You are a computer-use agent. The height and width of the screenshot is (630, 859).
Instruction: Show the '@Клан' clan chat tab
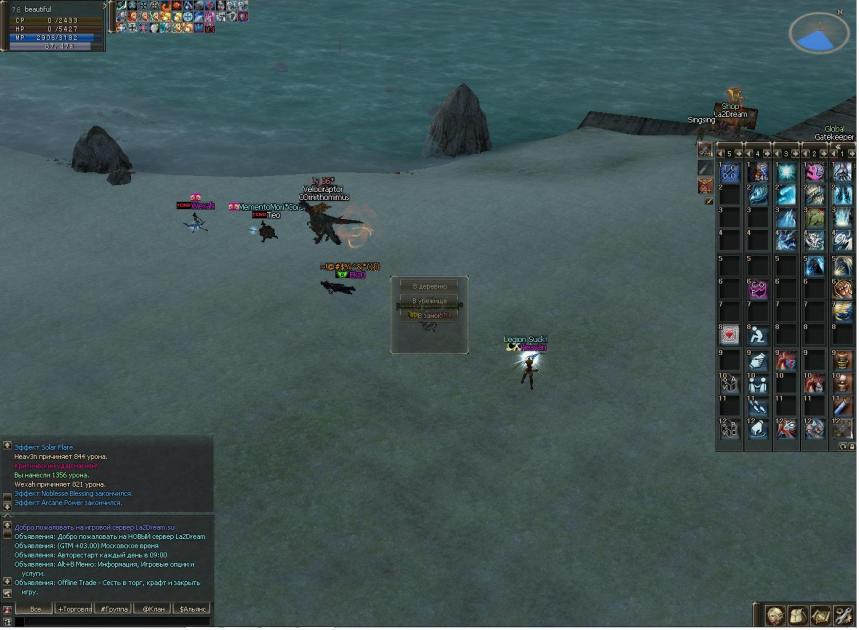point(152,609)
